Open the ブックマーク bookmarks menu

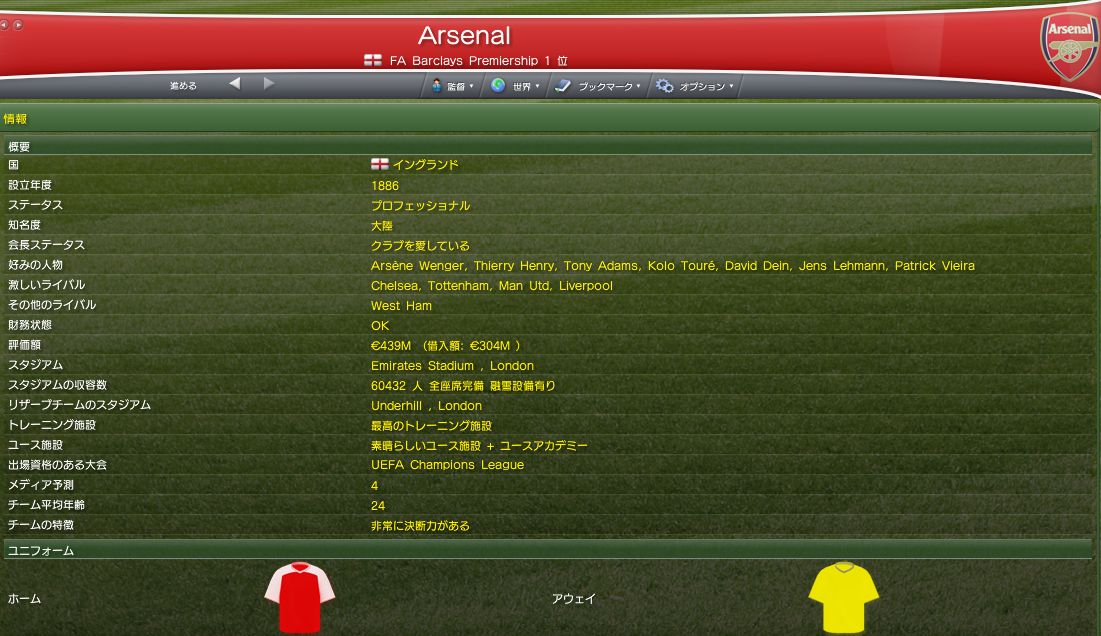click(598, 87)
